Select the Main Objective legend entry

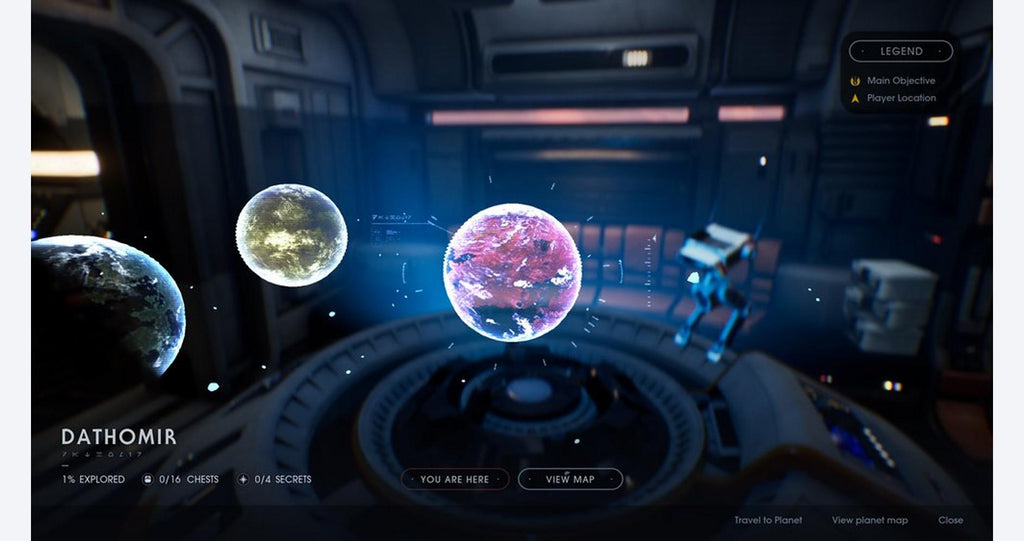tap(900, 80)
